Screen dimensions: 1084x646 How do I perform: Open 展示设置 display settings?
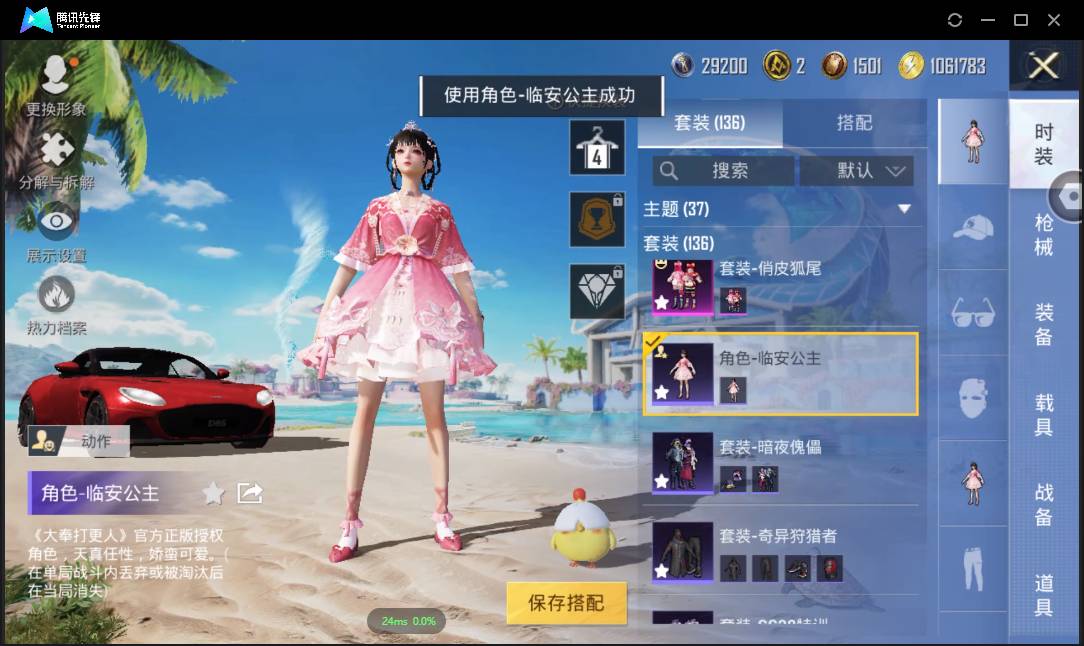point(56,232)
